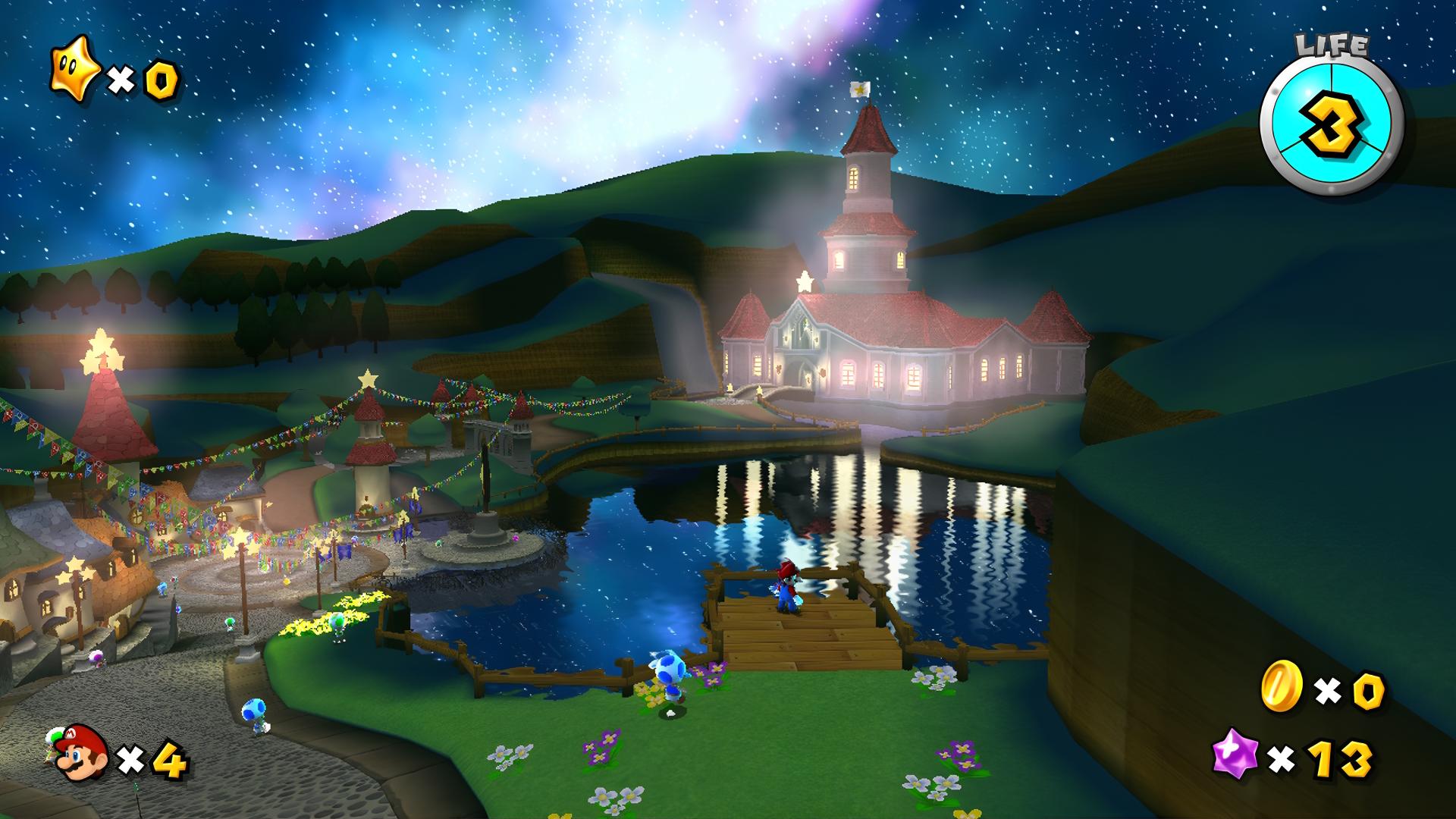Image resolution: width=1456 pixels, height=819 pixels.
Task: Select the Mario head lives icon
Action: coord(81,752)
